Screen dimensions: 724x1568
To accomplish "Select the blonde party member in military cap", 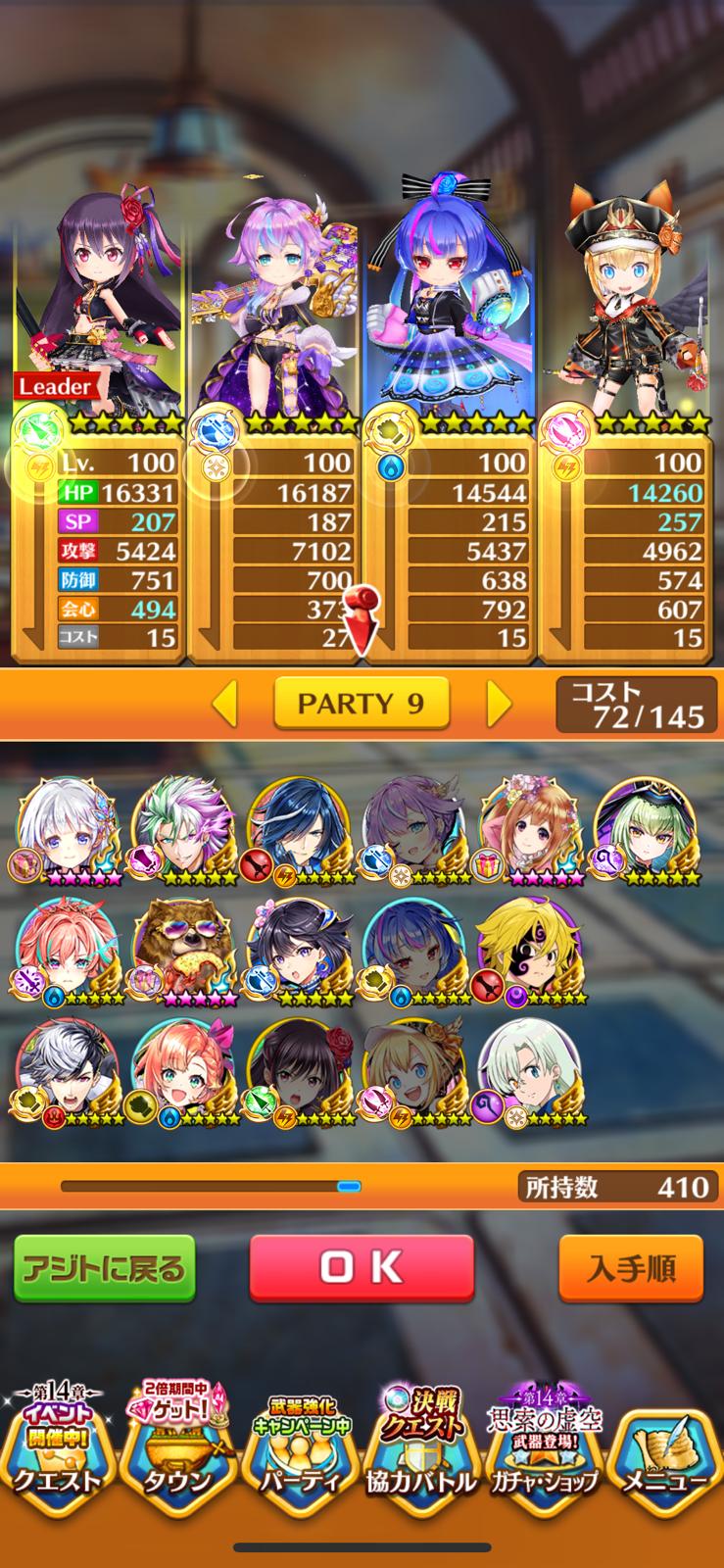I will 623,294.
